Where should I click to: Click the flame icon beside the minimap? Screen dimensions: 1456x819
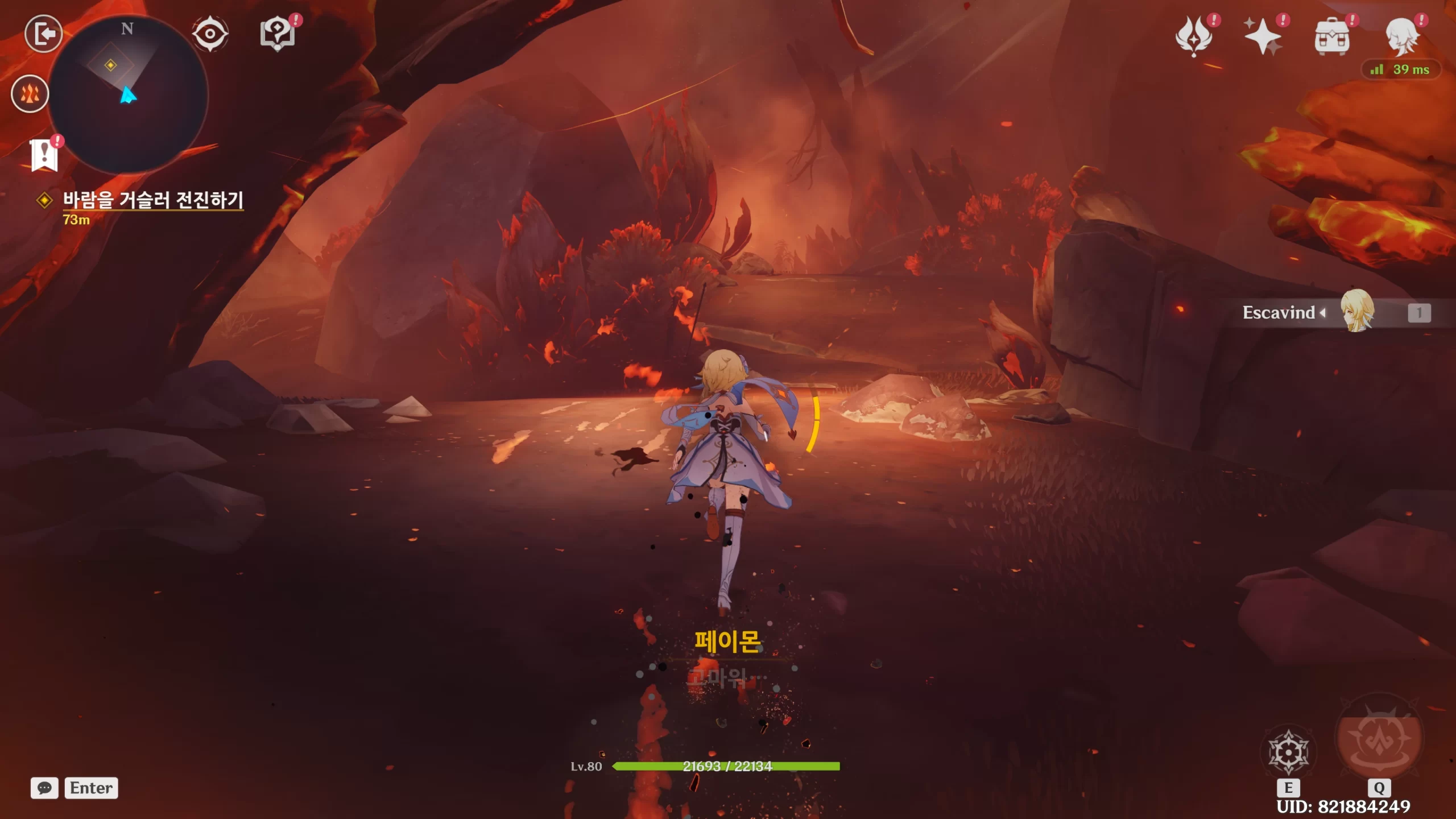coord(30,94)
